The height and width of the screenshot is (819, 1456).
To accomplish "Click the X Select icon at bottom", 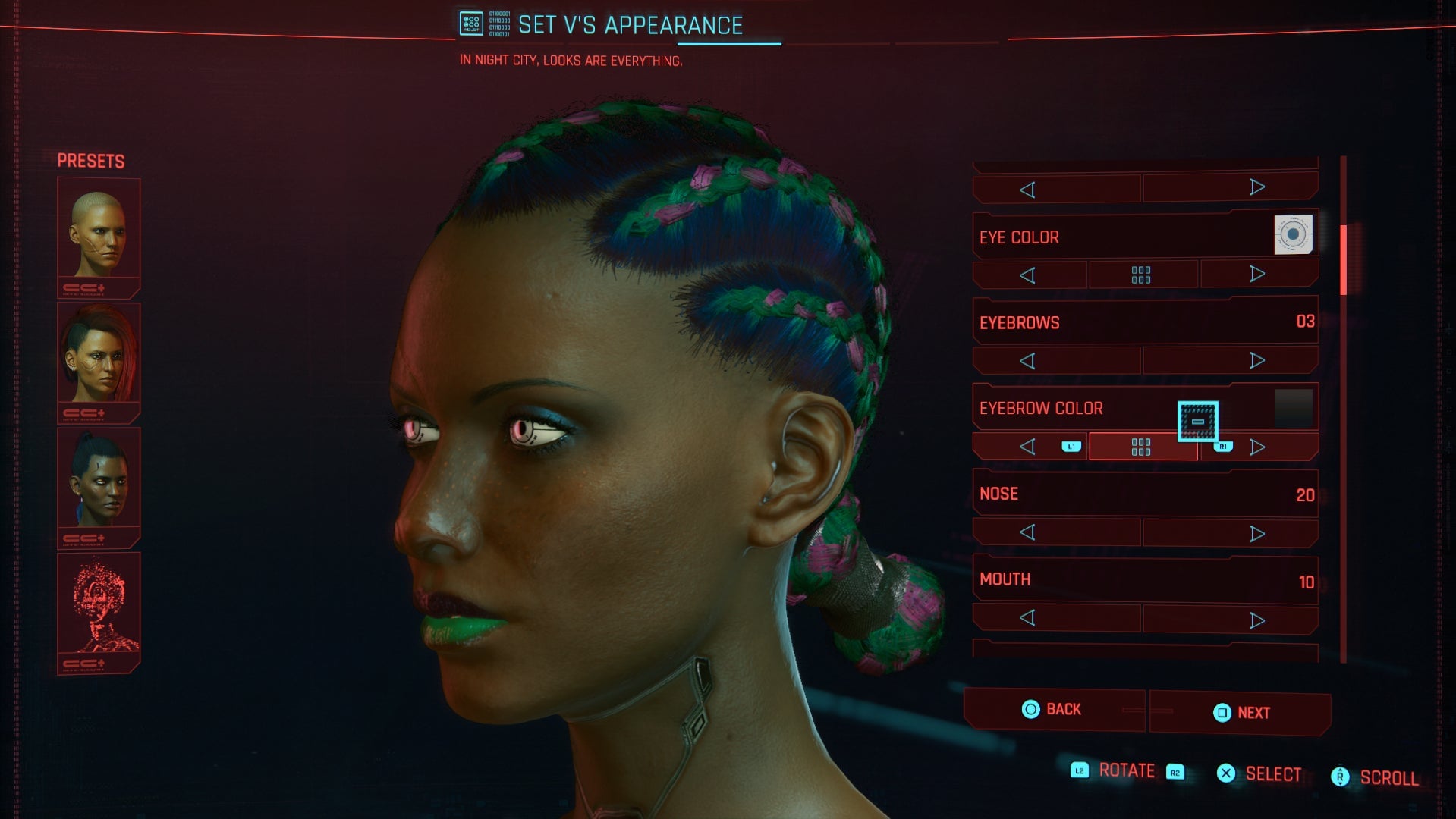I will coord(1227,773).
